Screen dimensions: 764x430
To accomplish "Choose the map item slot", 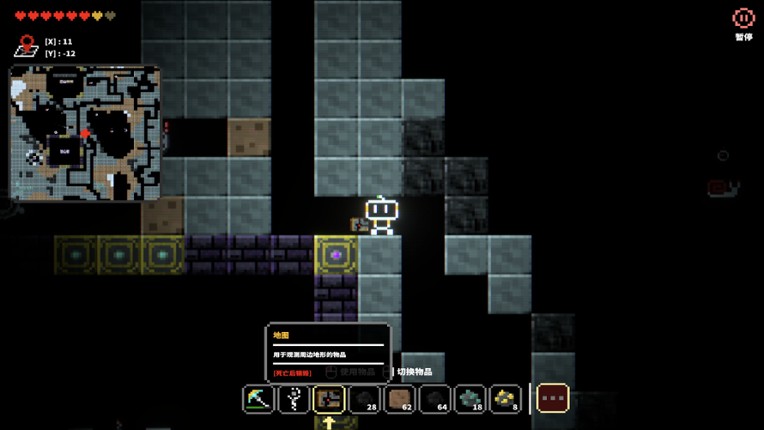I will click(329, 398).
